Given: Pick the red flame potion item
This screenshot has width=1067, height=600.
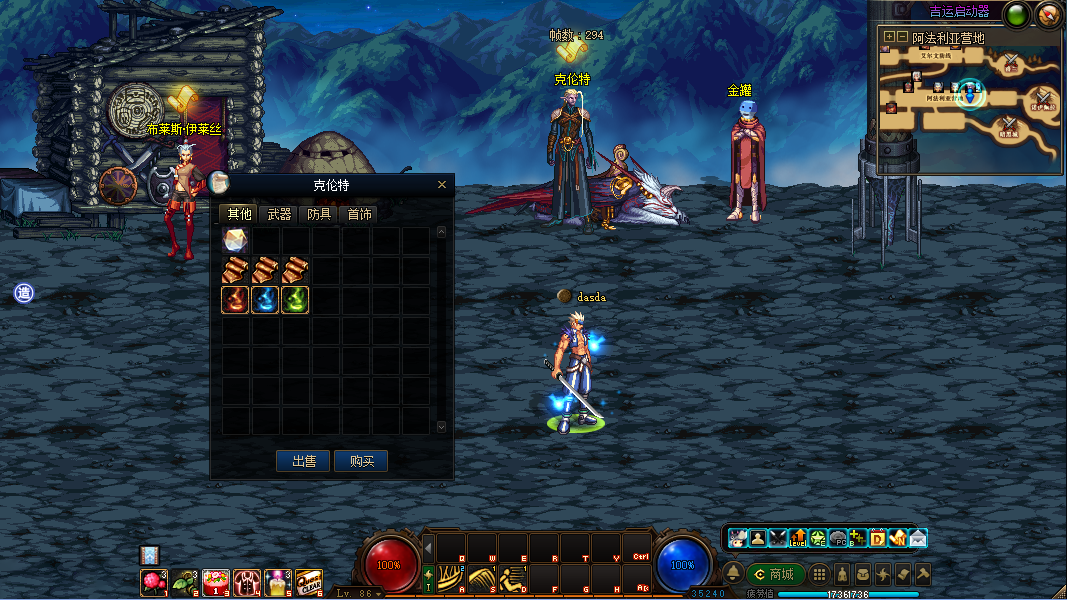Looking at the screenshot, I should coord(236,300).
